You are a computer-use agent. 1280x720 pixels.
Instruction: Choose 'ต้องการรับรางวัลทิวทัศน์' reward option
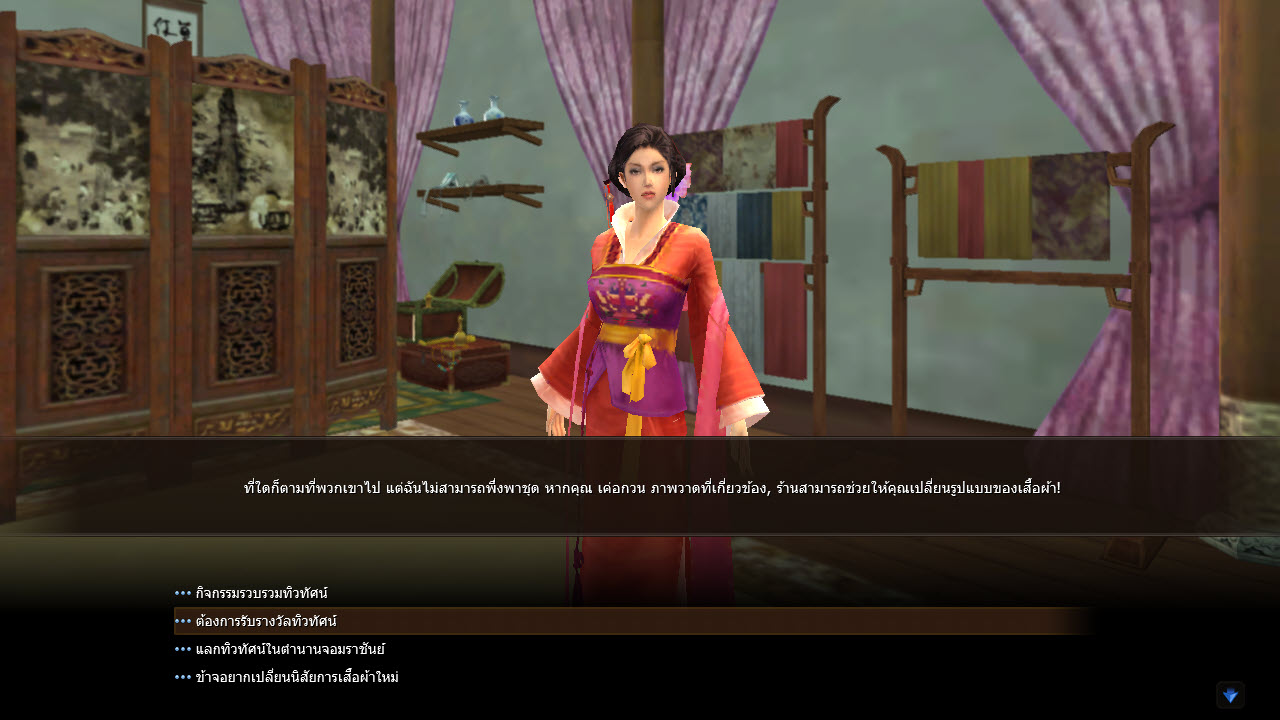coord(266,621)
